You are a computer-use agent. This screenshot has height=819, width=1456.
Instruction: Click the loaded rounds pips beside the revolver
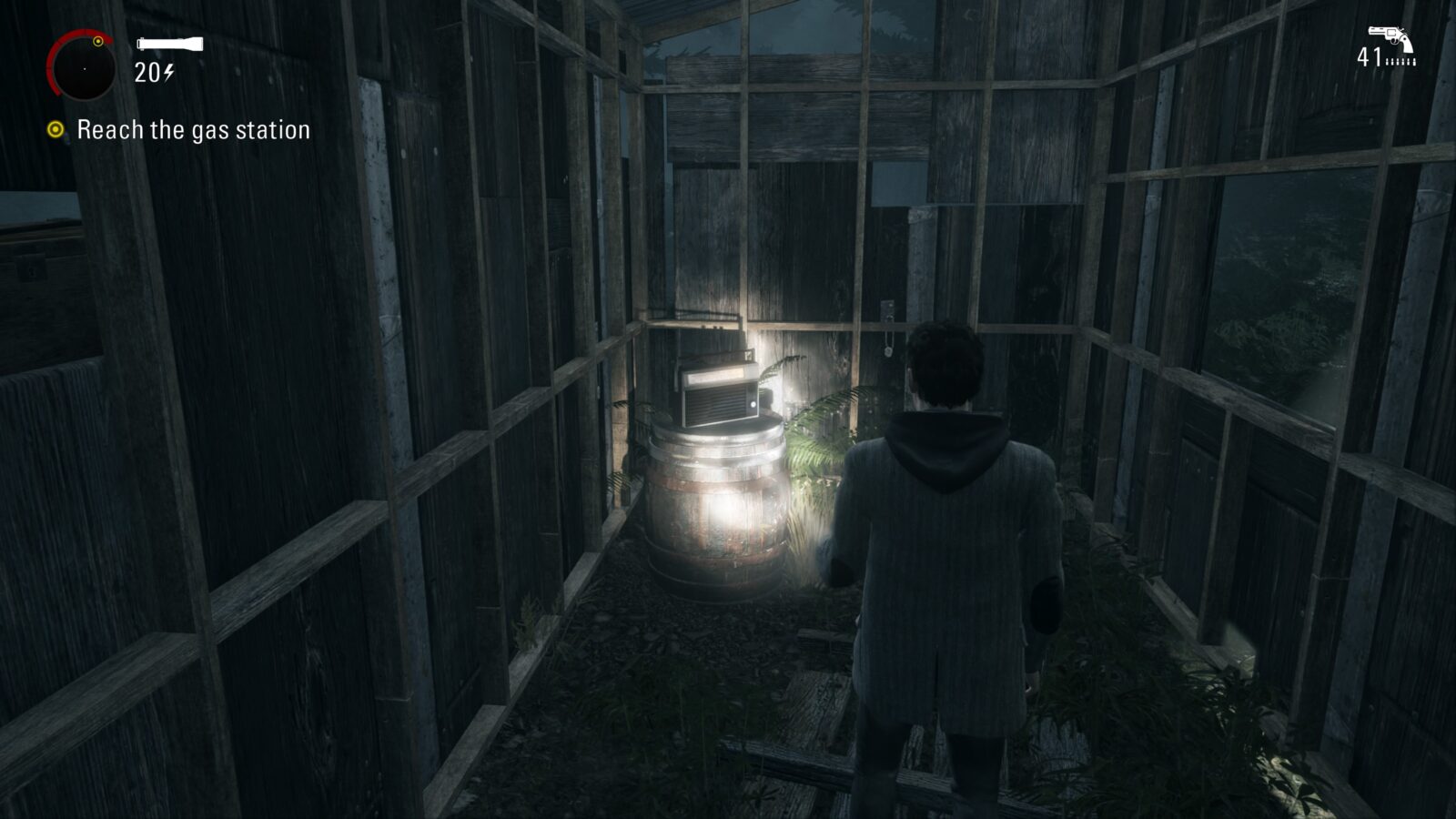(x=1401, y=61)
